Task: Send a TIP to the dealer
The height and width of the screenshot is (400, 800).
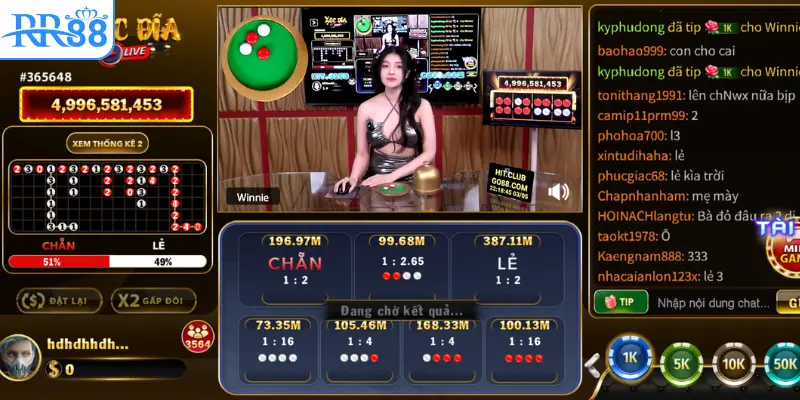Action: pos(621,301)
